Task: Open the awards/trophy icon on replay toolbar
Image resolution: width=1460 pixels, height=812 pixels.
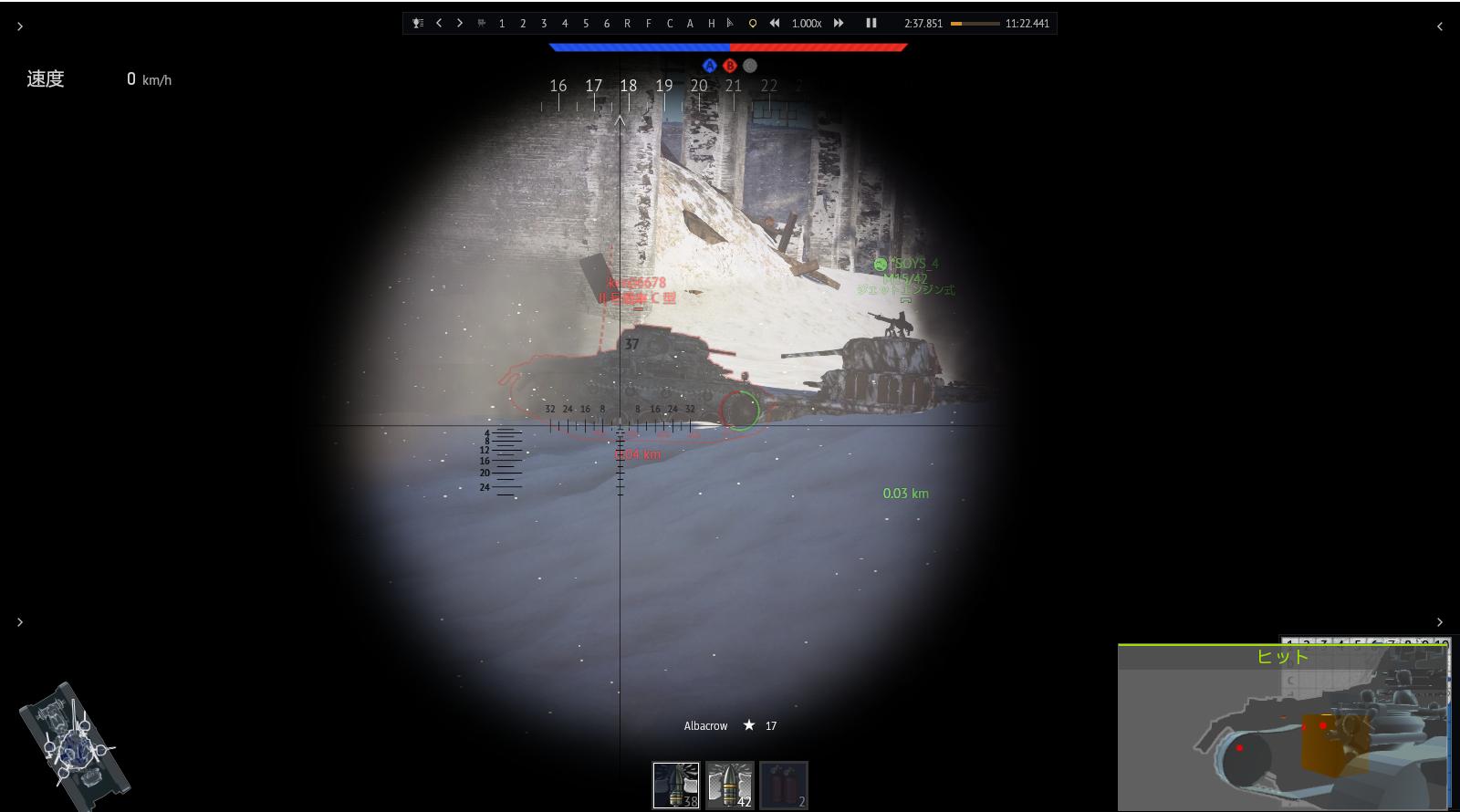Action: [417, 22]
